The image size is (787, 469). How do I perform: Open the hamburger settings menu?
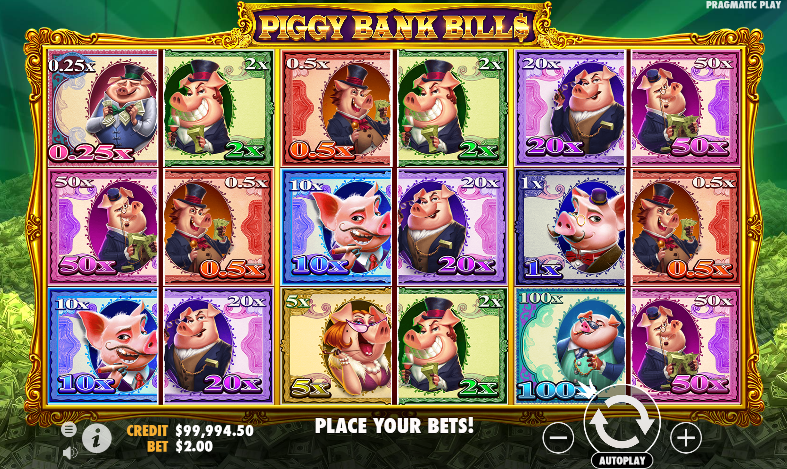coord(69,429)
